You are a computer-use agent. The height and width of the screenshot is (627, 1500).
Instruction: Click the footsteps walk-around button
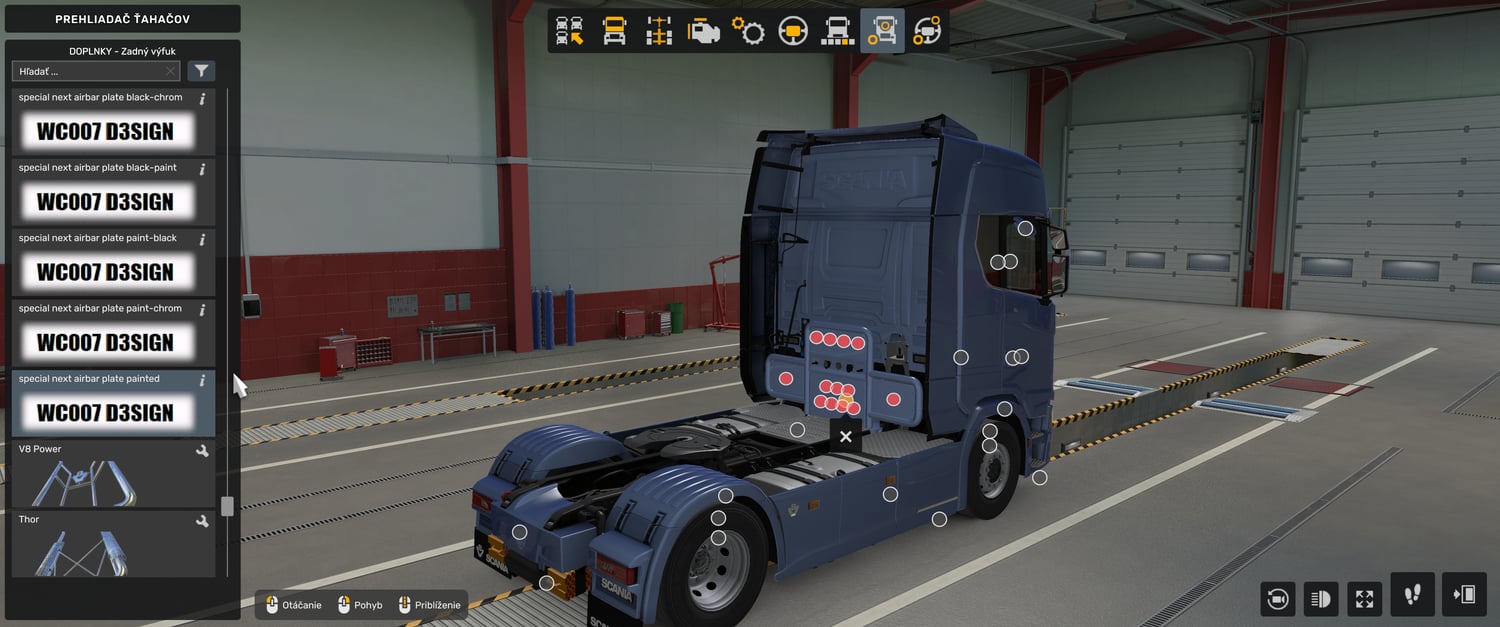point(1412,595)
